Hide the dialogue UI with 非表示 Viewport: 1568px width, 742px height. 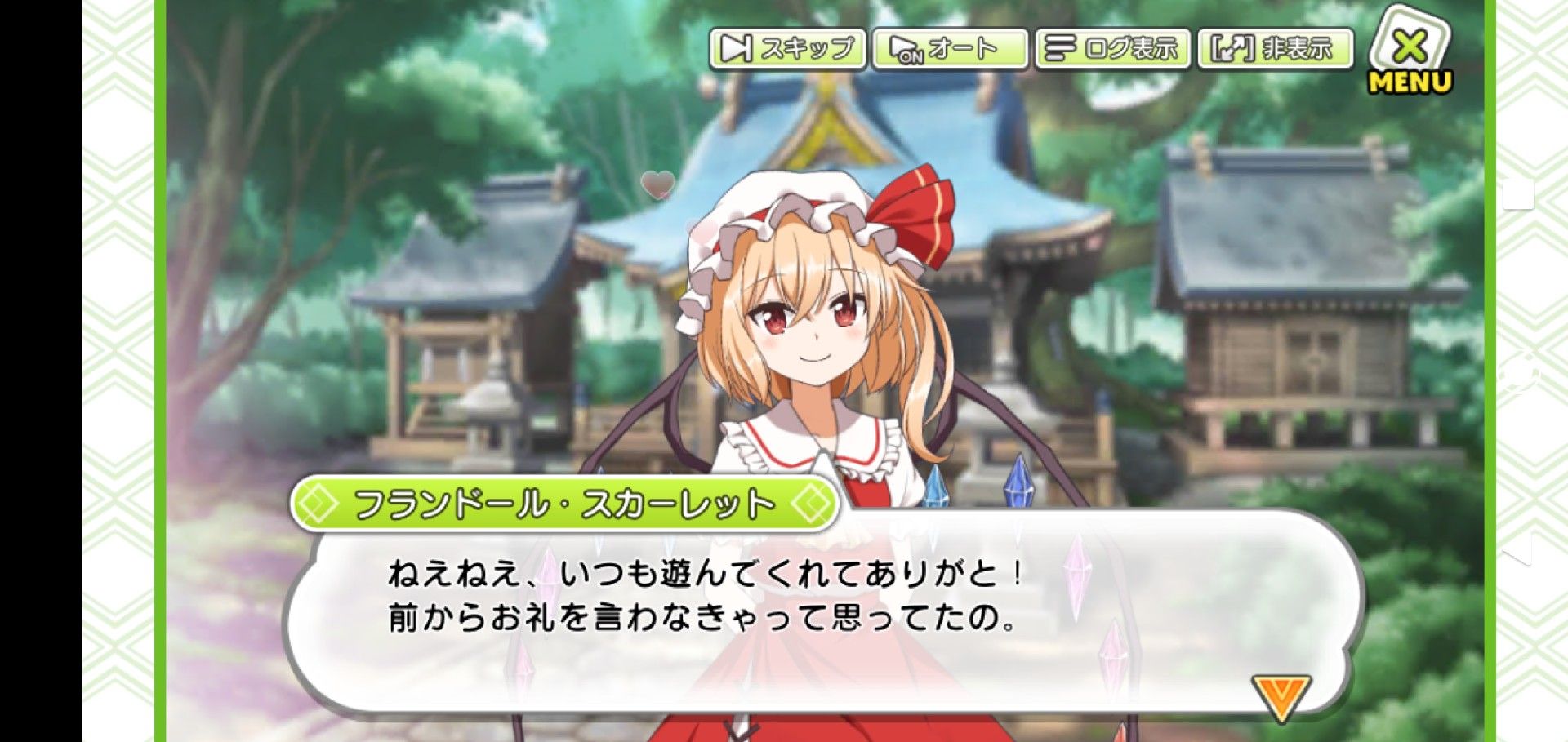click(x=1274, y=49)
